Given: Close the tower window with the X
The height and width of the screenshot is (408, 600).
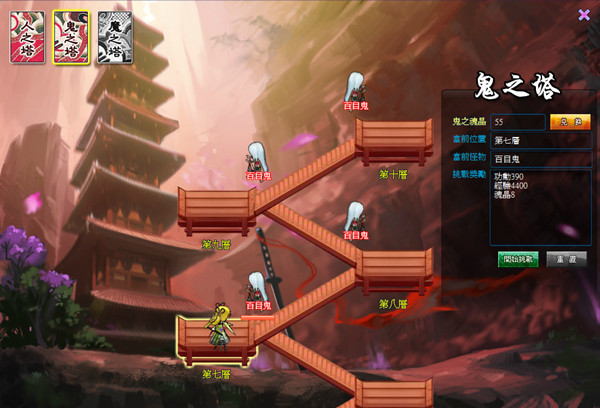Looking at the screenshot, I should [x=584, y=14].
